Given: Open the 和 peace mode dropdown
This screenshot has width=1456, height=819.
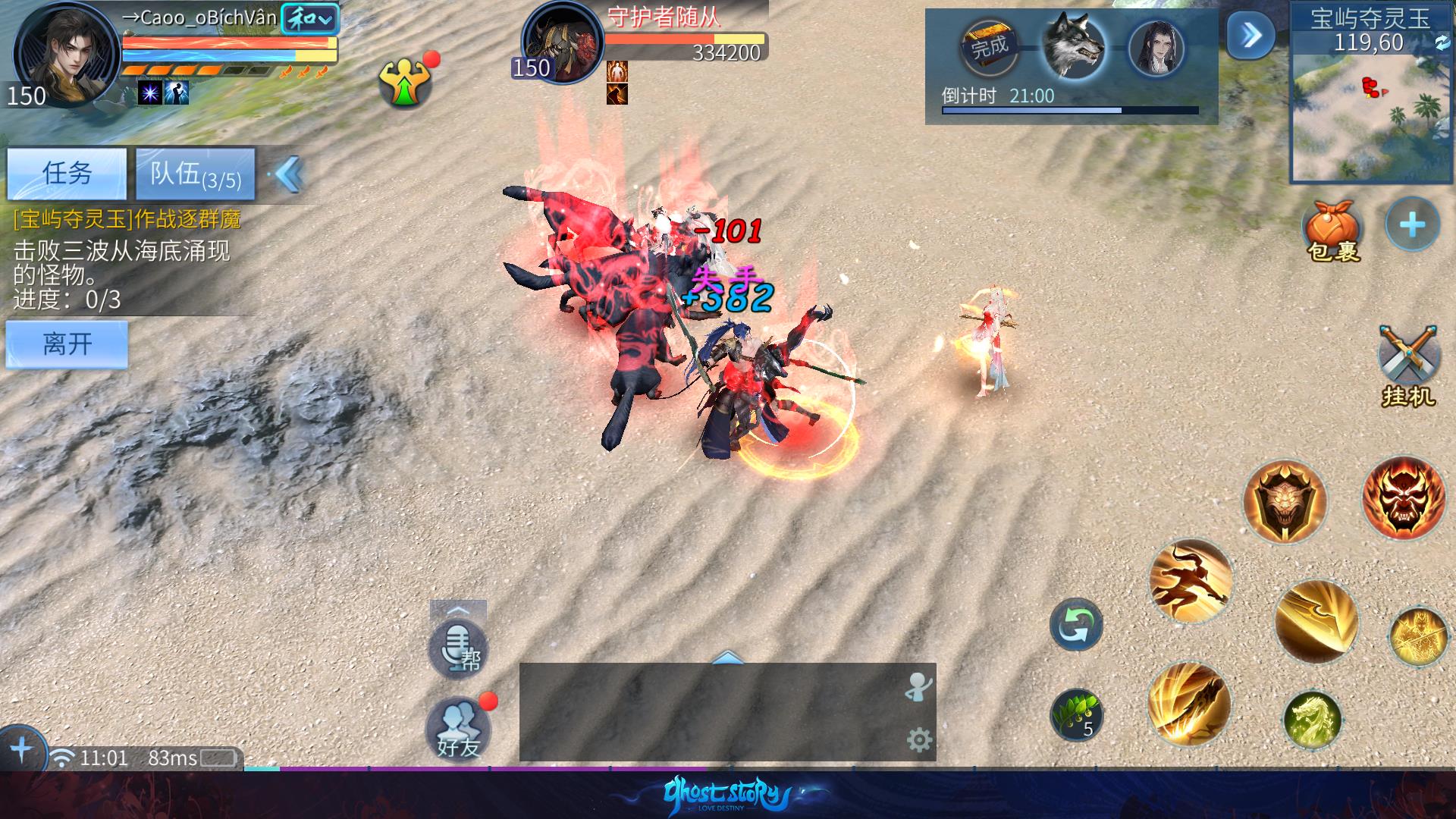Looking at the screenshot, I should click(x=310, y=20).
